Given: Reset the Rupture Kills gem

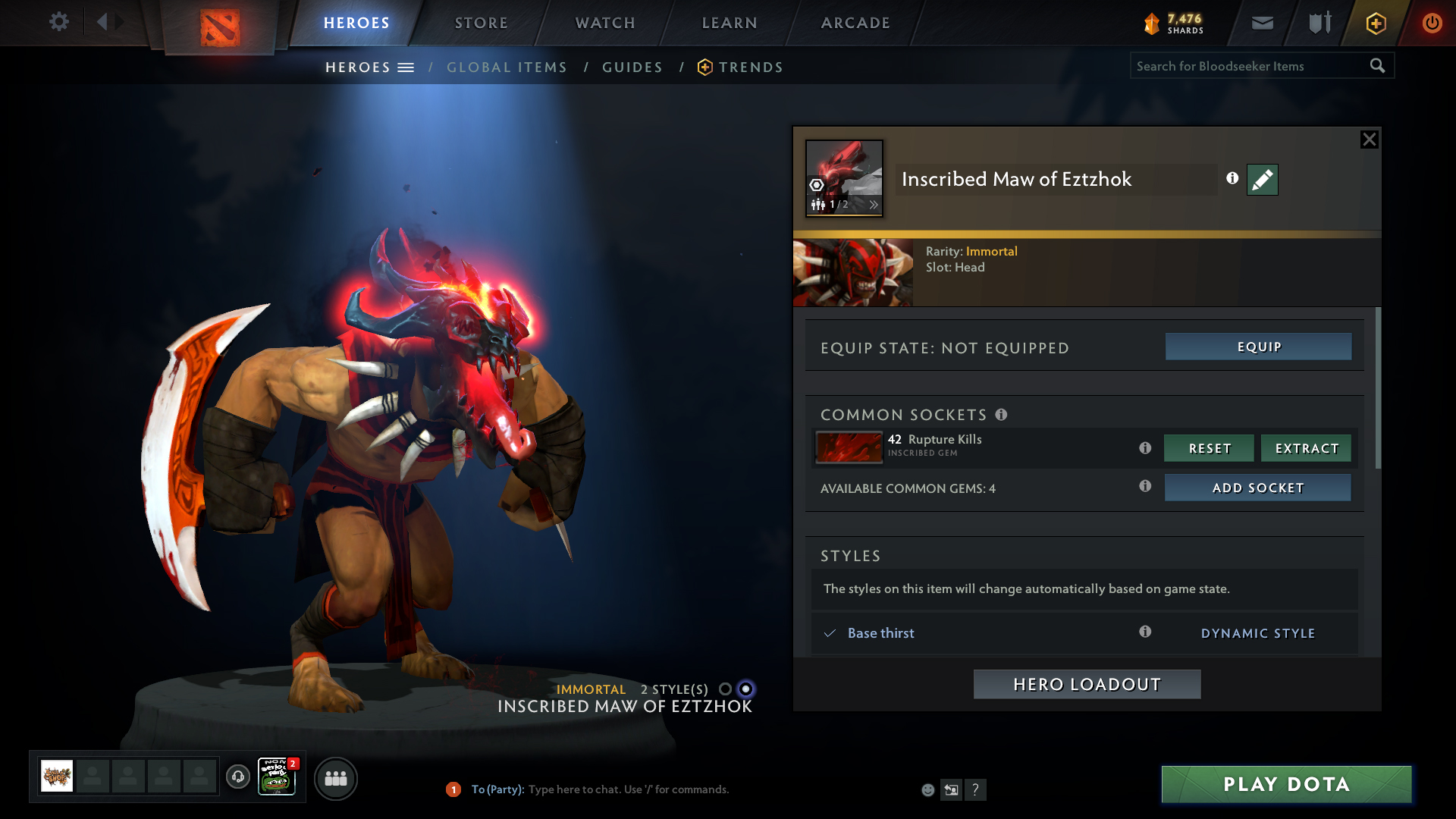Looking at the screenshot, I should [1209, 448].
